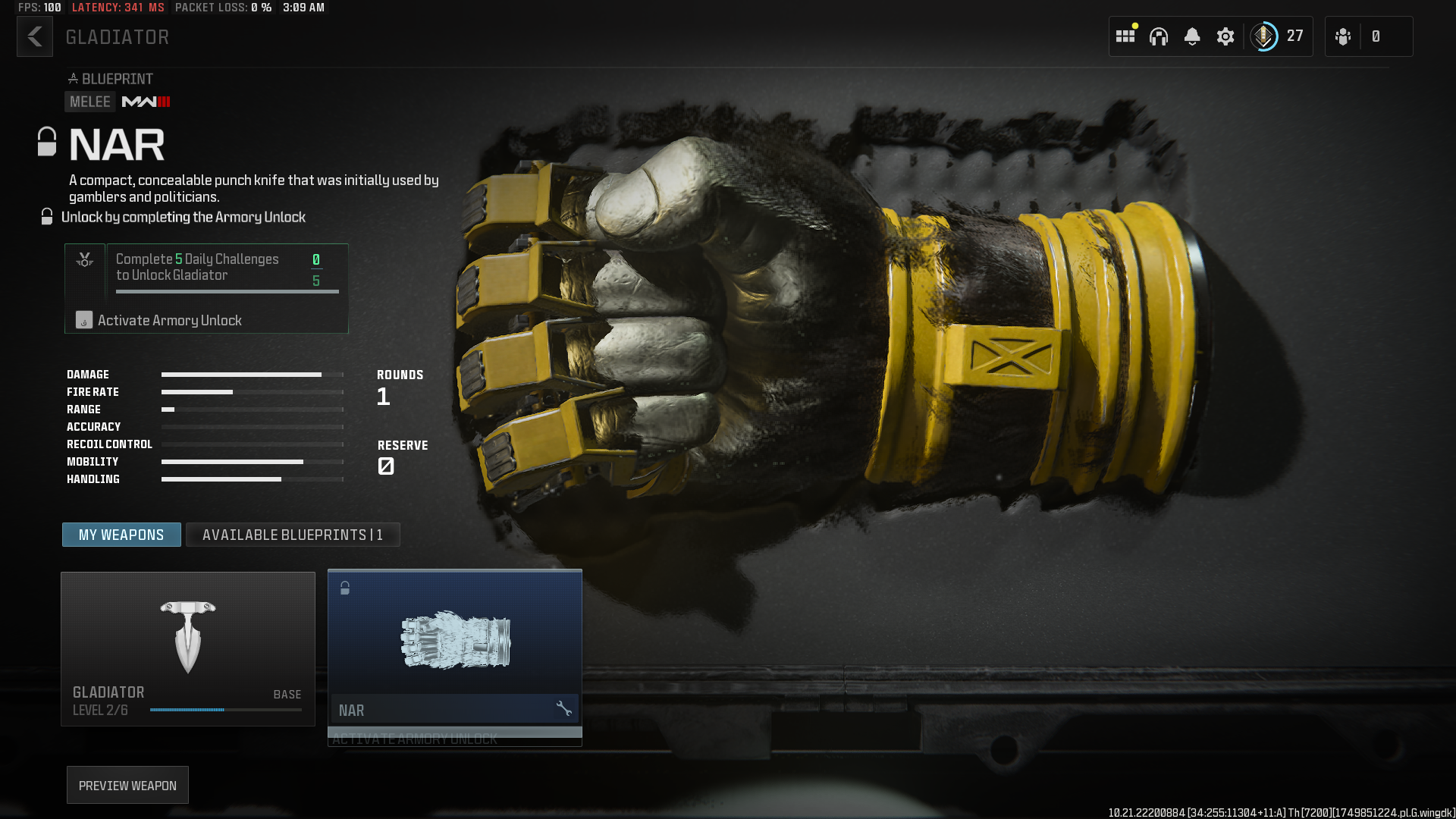Activate Armory Unlock for Gladiator challenge
1456x819 pixels.
[168, 321]
